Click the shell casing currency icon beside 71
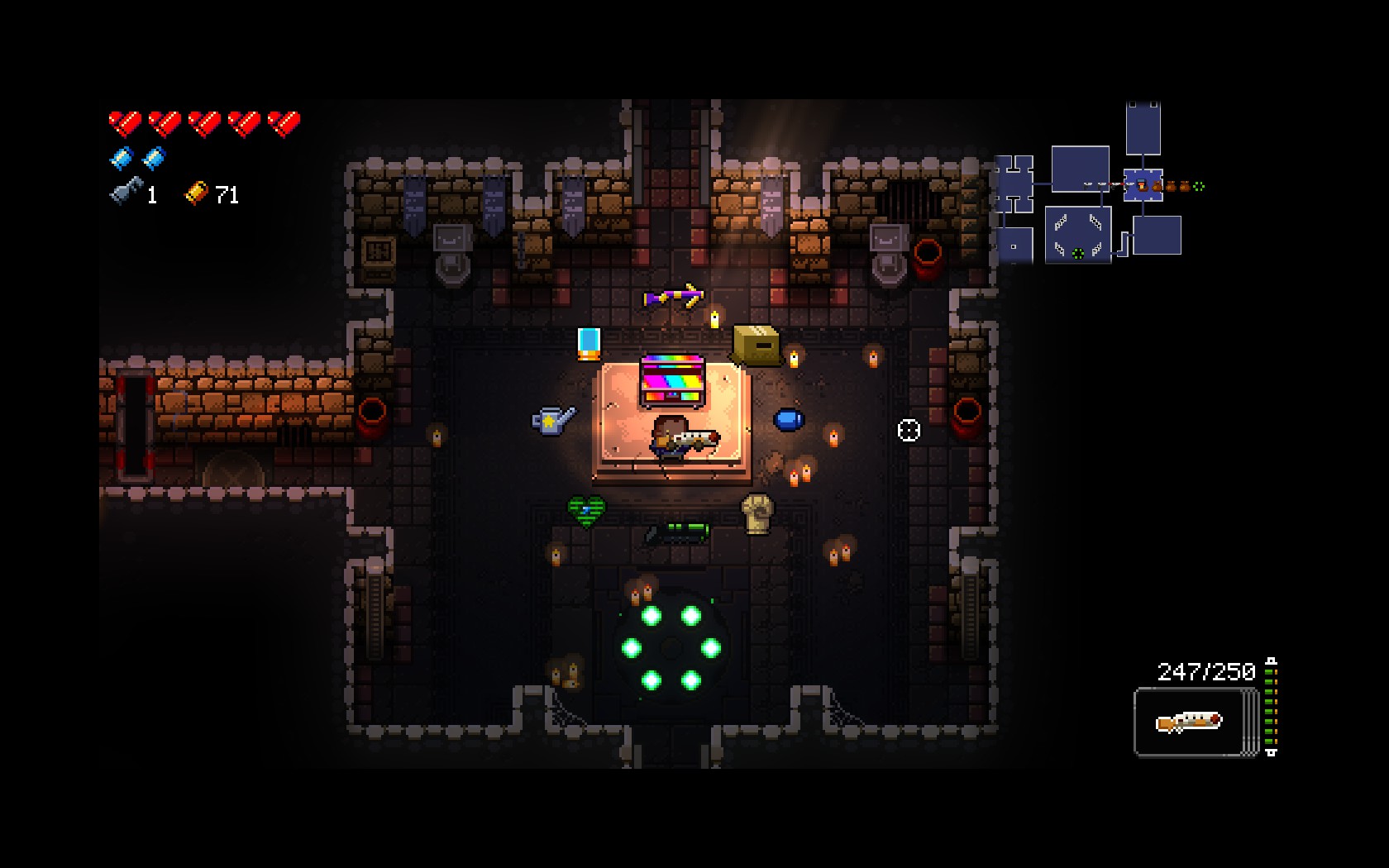 [x=196, y=194]
